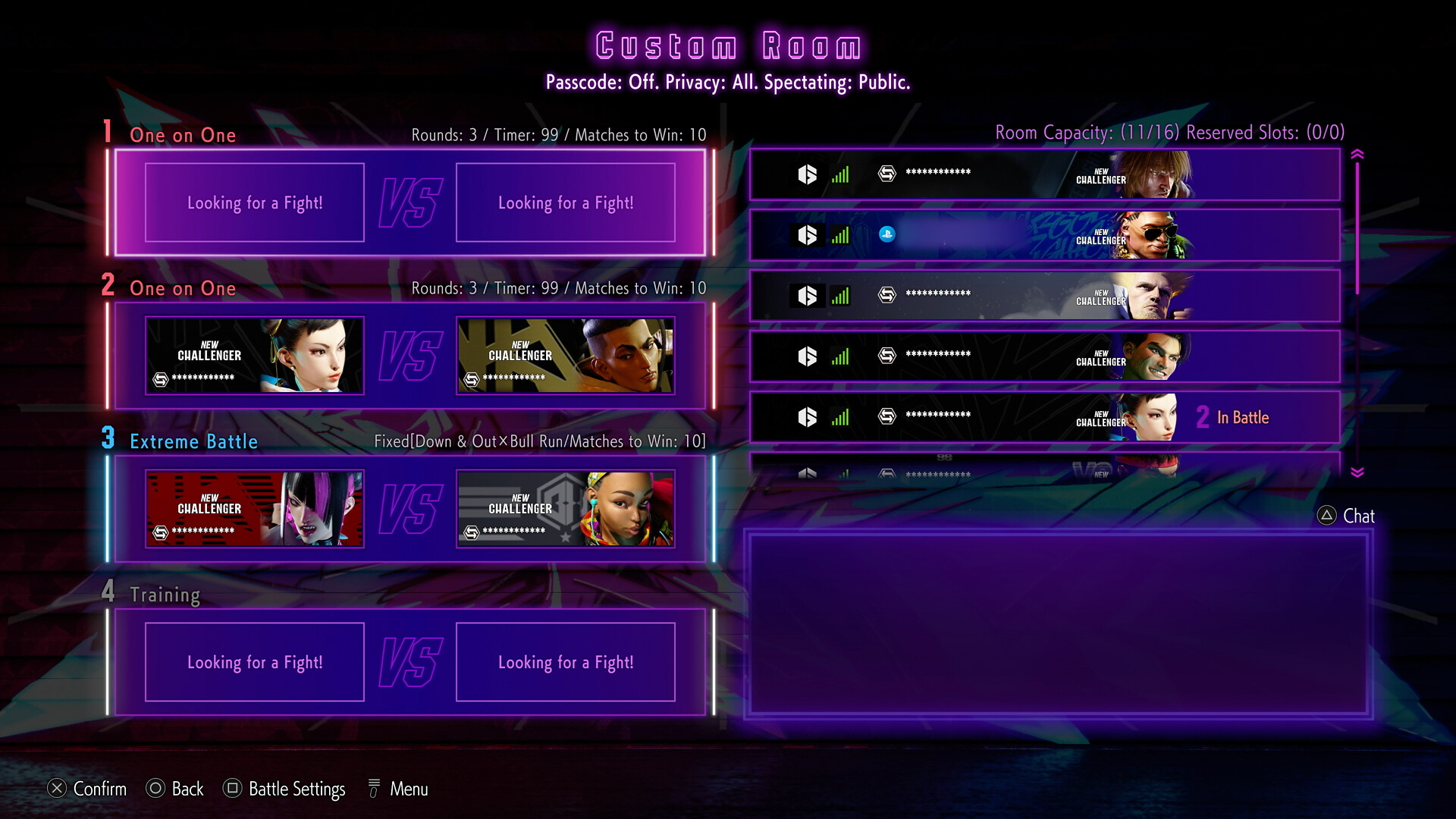Open the Ken player row in room list
1456x819 pixels.
pos(1044,175)
